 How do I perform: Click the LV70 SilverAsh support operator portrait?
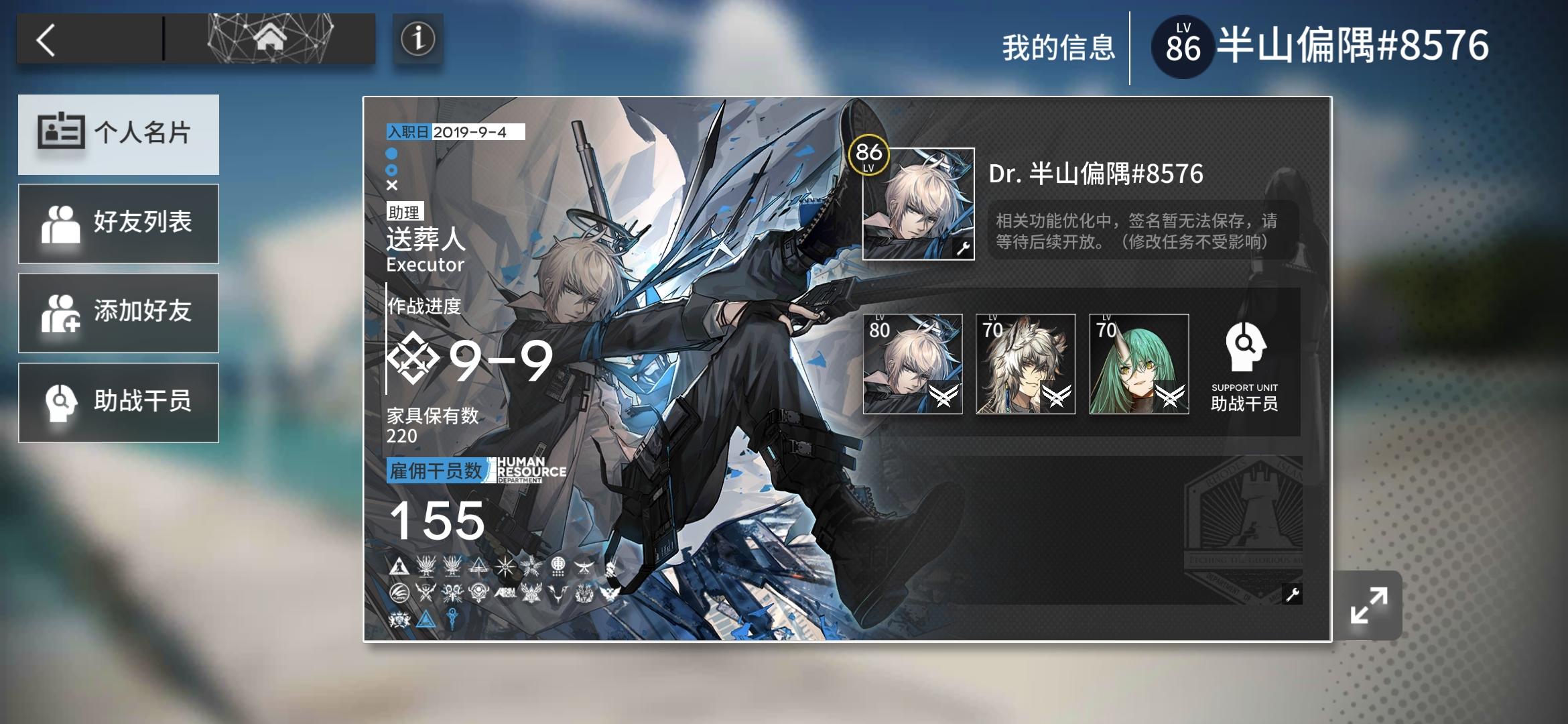(x=1025, y=365)
